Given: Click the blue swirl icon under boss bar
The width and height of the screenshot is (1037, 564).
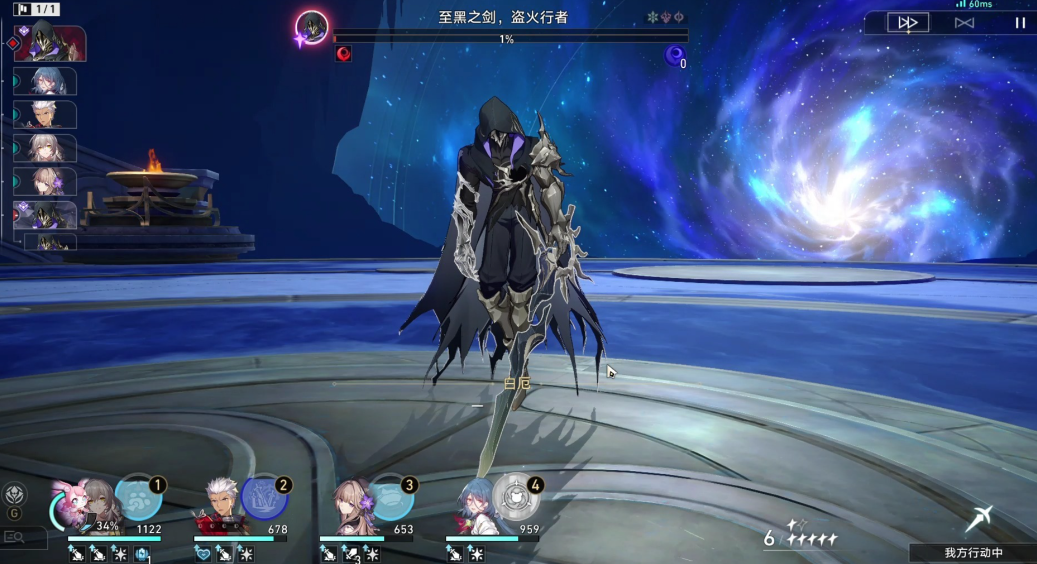Looking at the screenshot, I should click(676, 55).
